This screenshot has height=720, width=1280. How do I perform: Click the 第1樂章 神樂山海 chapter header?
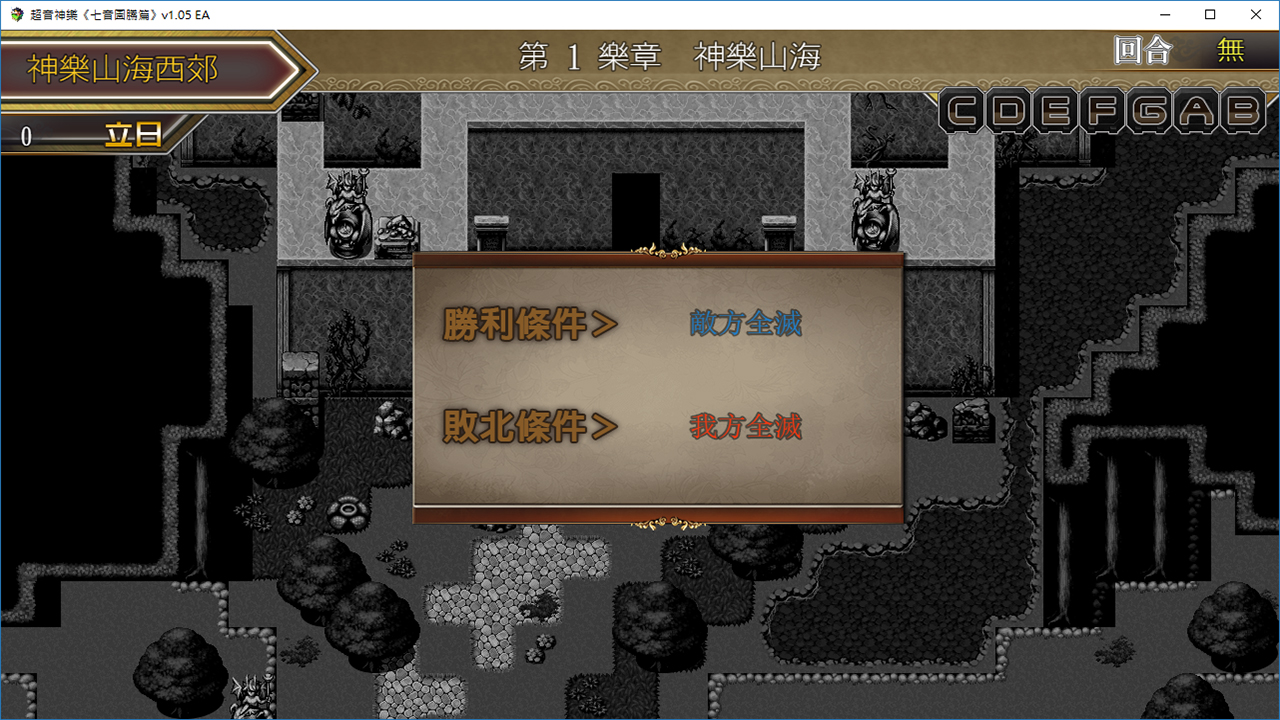pyautogui.click(x=669, y=55)
